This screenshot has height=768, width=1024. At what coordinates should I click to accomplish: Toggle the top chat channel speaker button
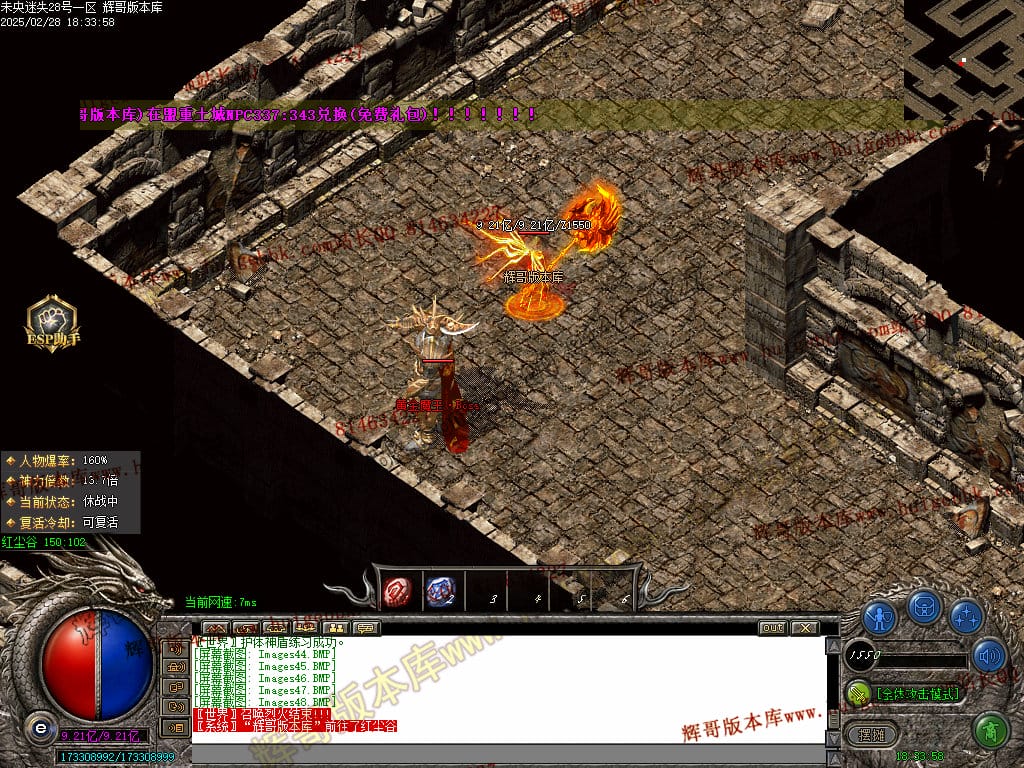176,648
